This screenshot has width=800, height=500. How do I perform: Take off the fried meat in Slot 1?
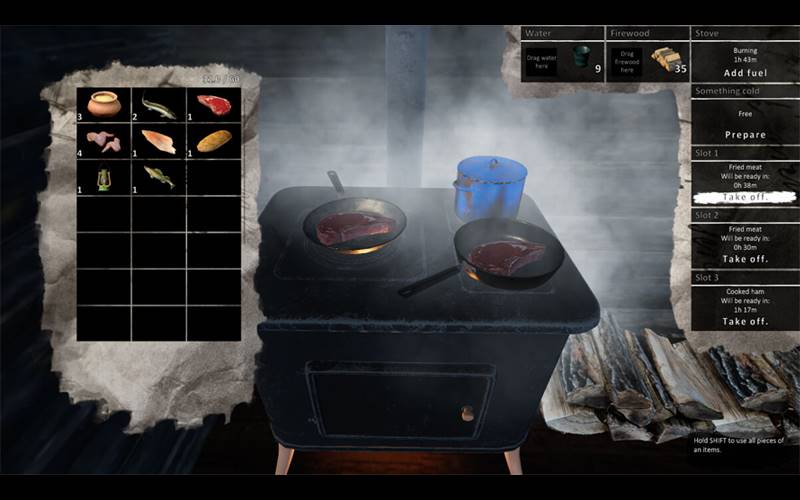[x=744, y=198]
